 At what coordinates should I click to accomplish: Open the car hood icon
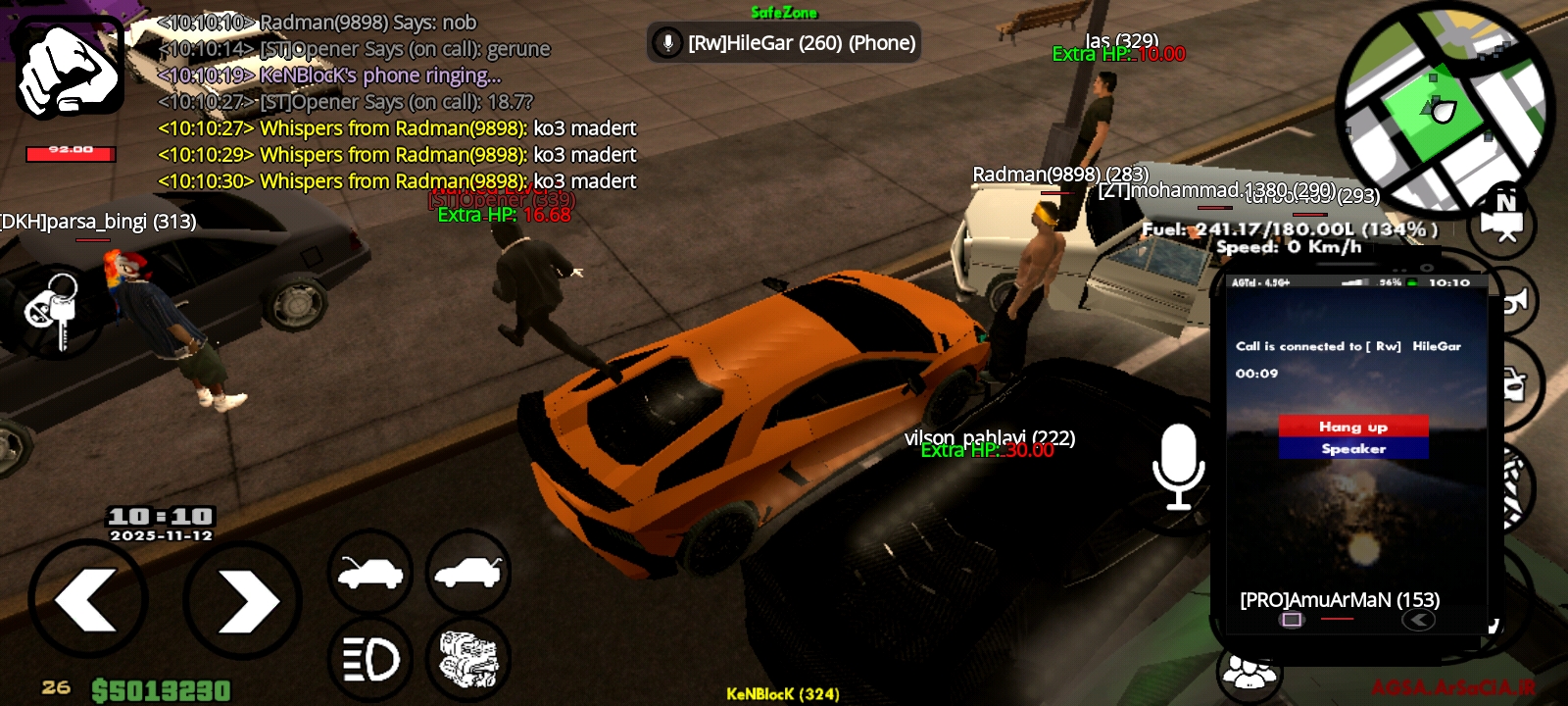pos(370,574)
